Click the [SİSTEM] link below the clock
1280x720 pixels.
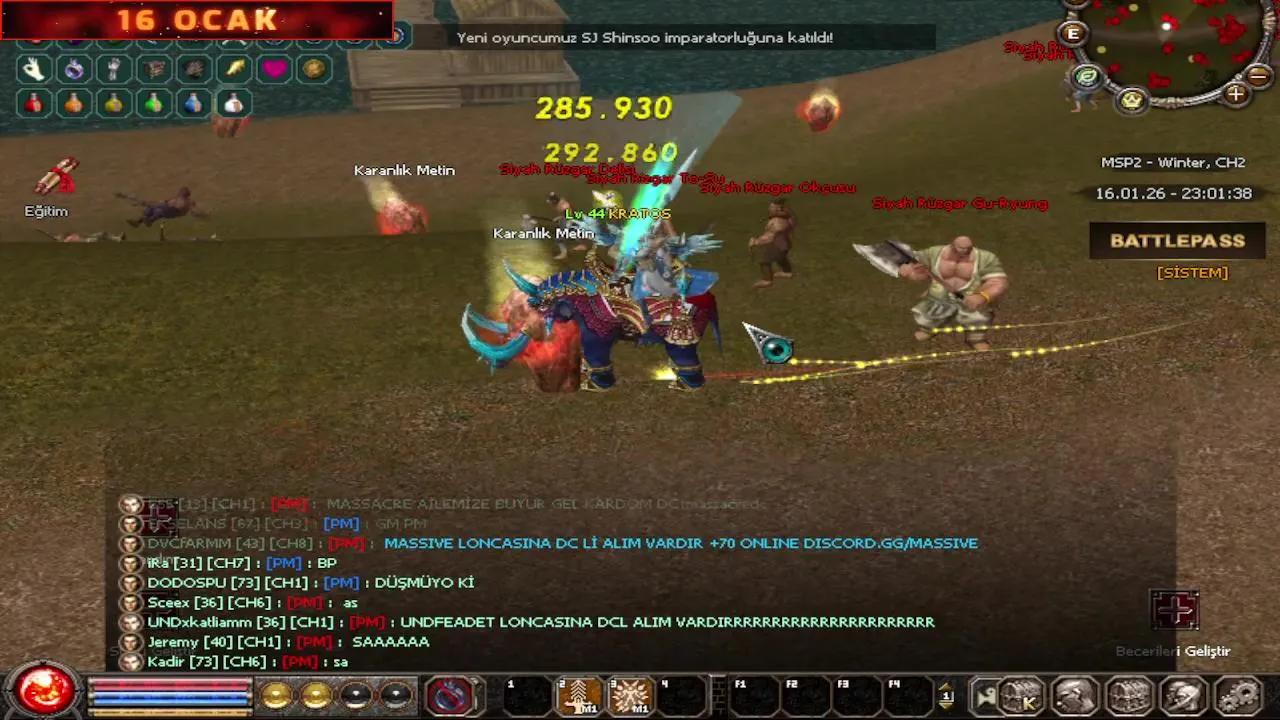click(x=1191, y=272)
